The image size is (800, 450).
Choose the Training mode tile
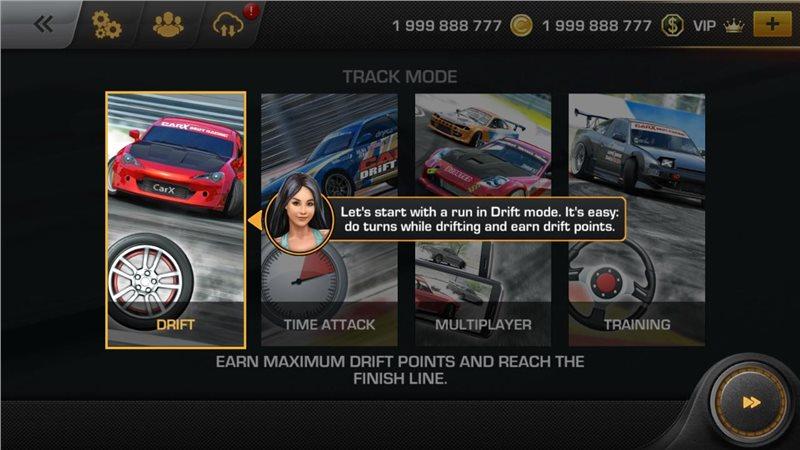637,220
